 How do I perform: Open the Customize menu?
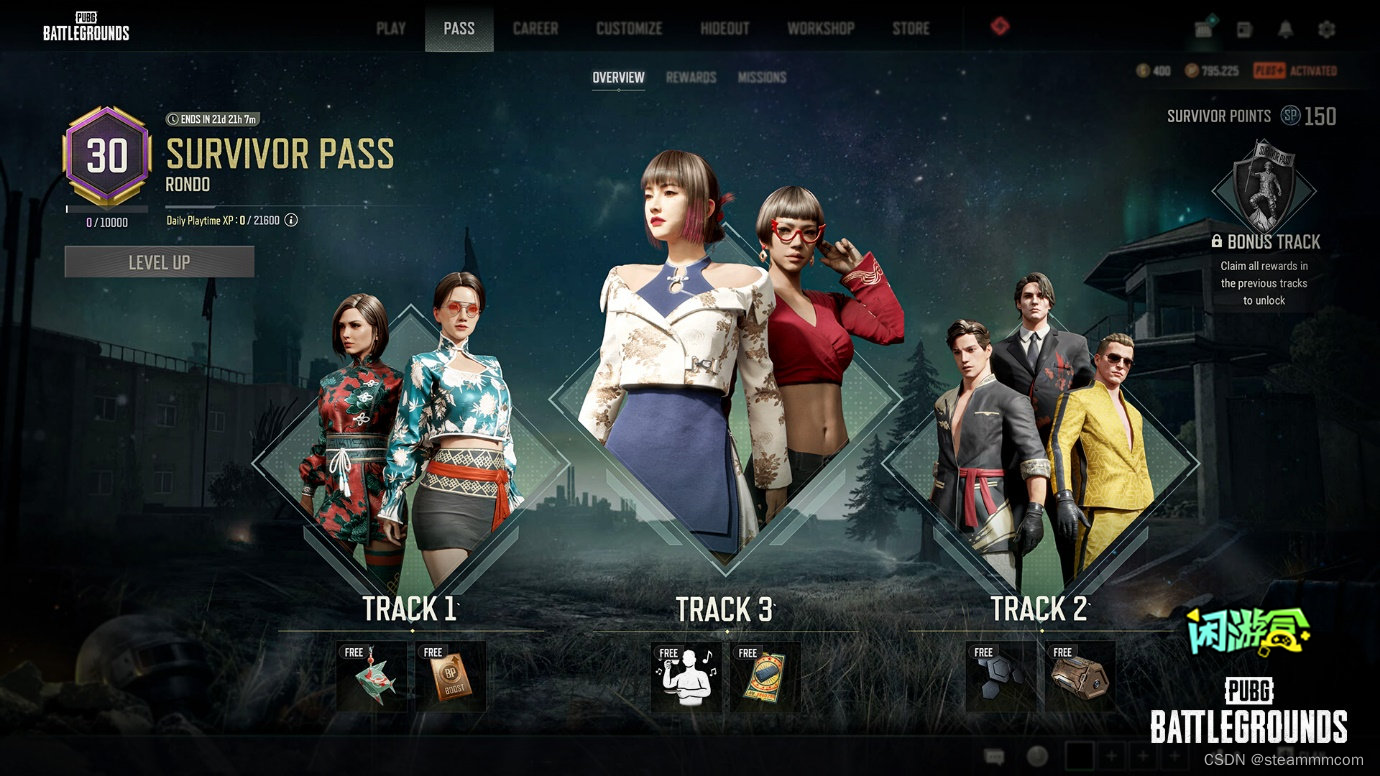pos(628,28)
